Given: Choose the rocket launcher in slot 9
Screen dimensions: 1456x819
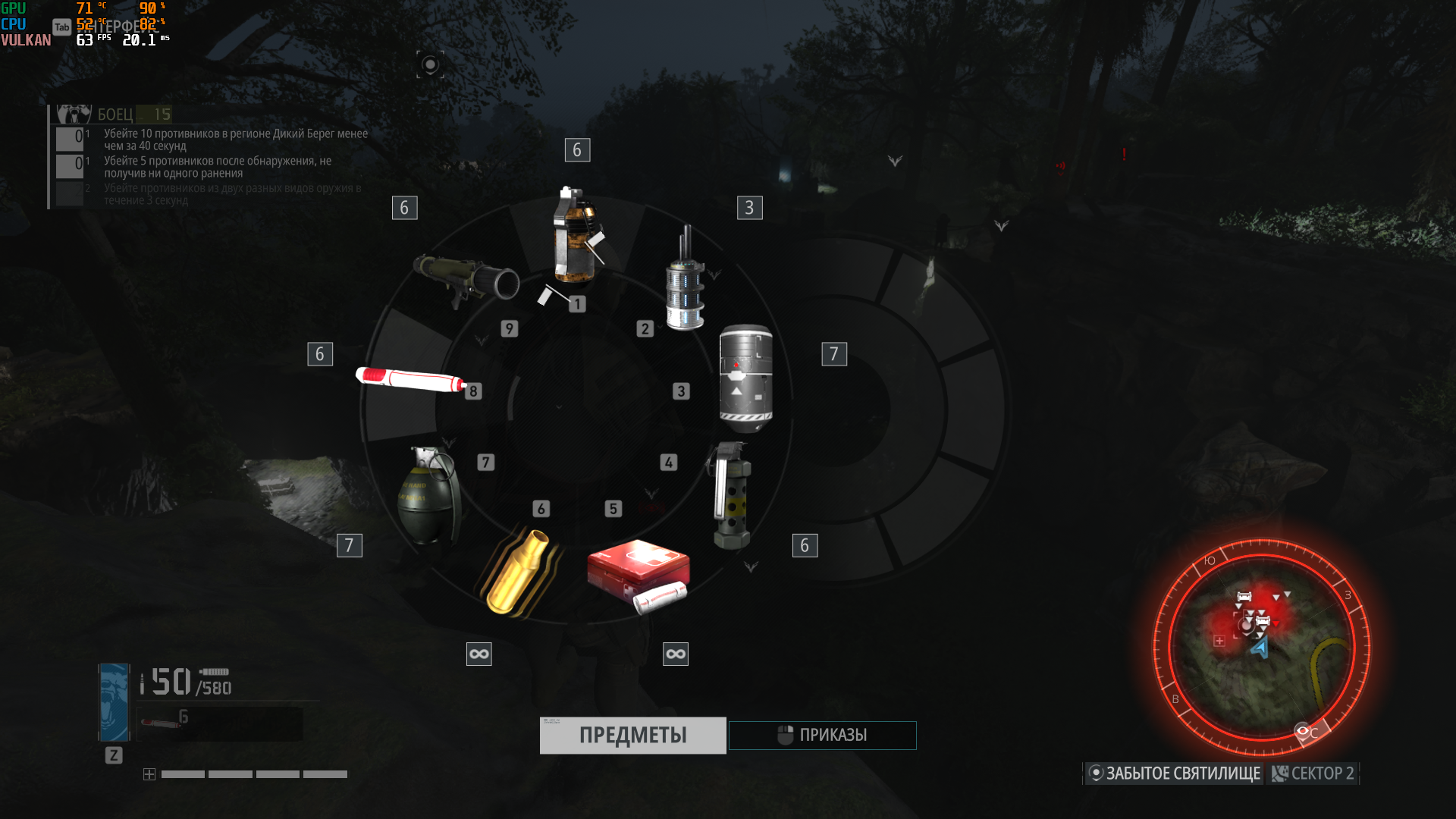Looking at the screenshot, I should (x=465, y=279).
